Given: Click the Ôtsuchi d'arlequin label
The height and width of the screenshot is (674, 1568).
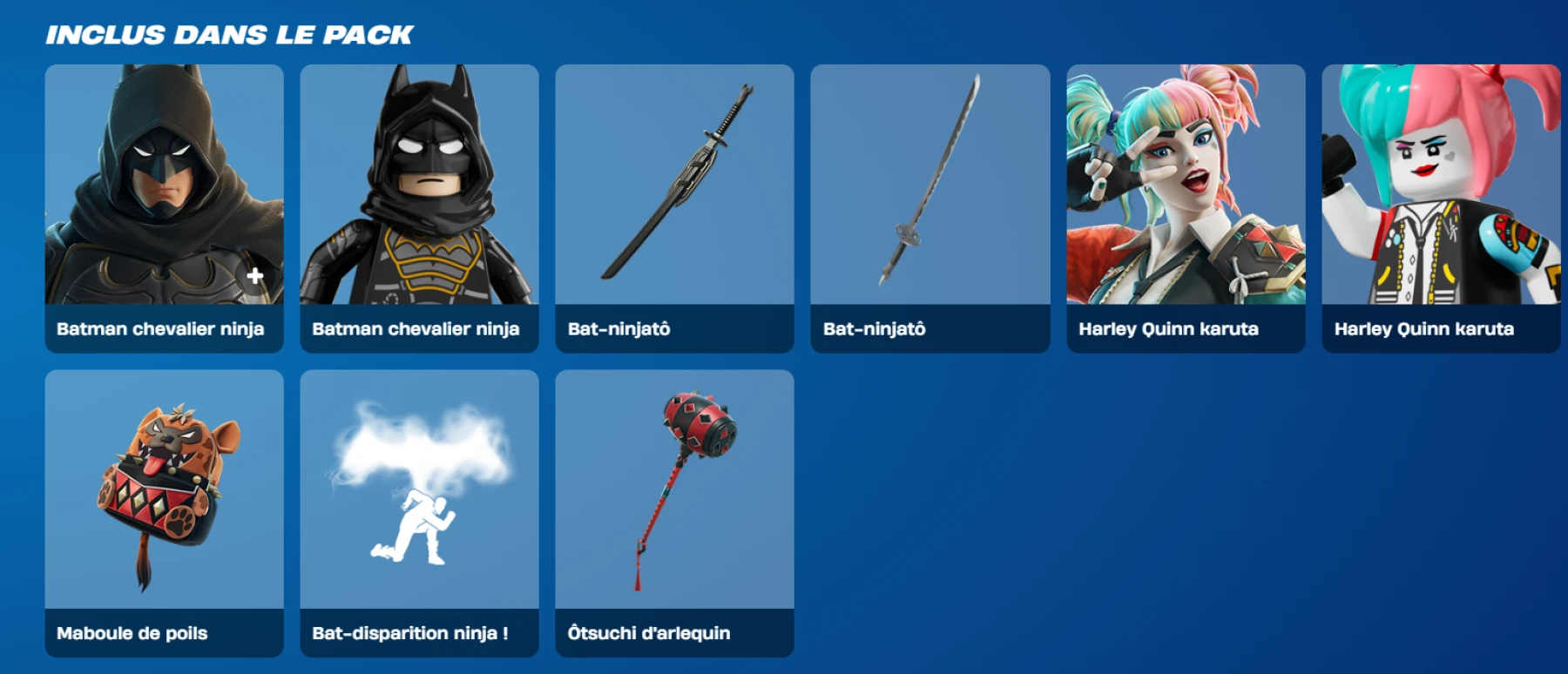Looking at the screenshot, I should [652, 634].
